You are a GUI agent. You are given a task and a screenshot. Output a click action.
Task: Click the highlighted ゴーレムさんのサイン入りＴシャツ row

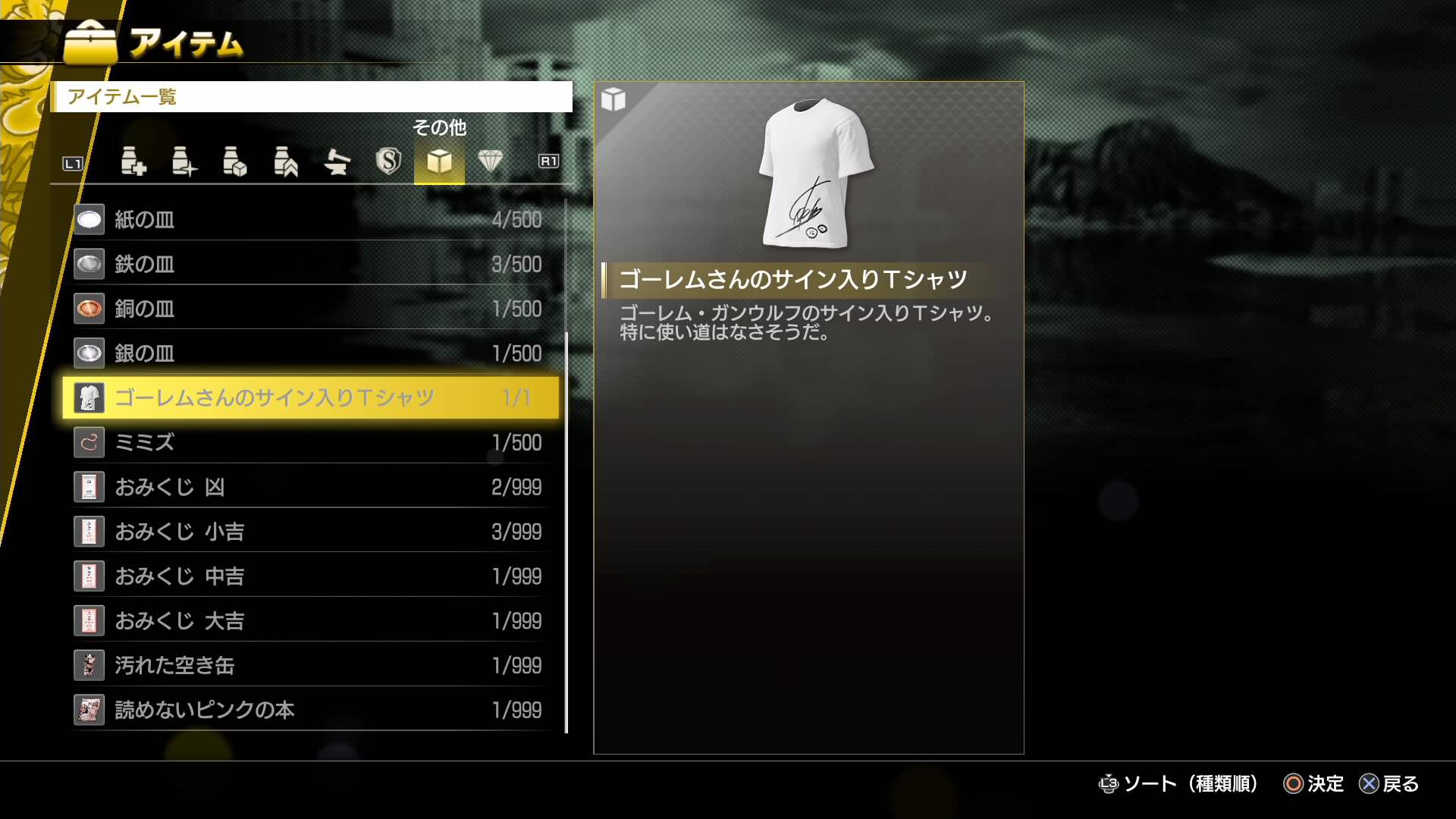click(303, 397)
